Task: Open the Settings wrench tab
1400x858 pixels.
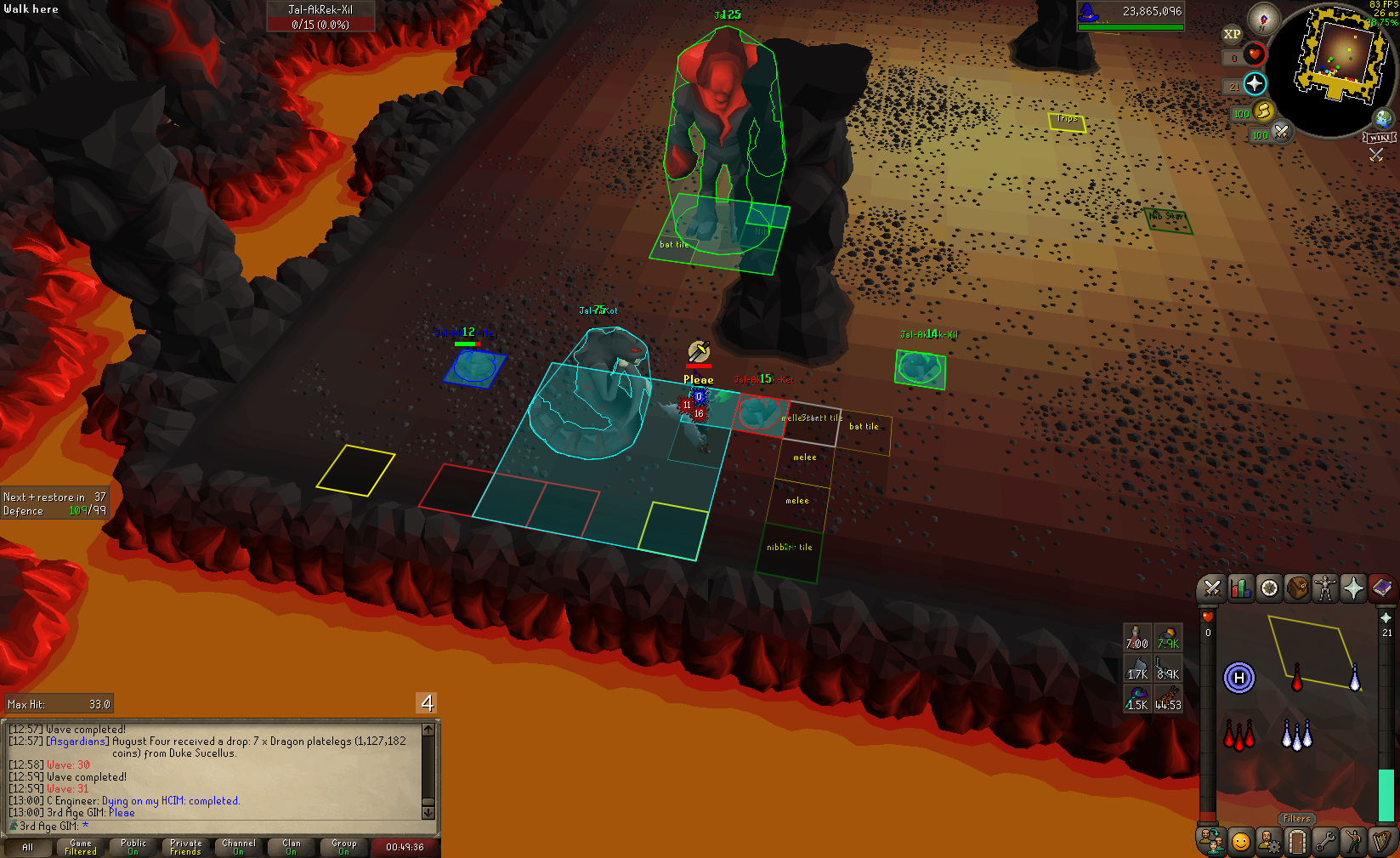Action: click(1325, 842)
